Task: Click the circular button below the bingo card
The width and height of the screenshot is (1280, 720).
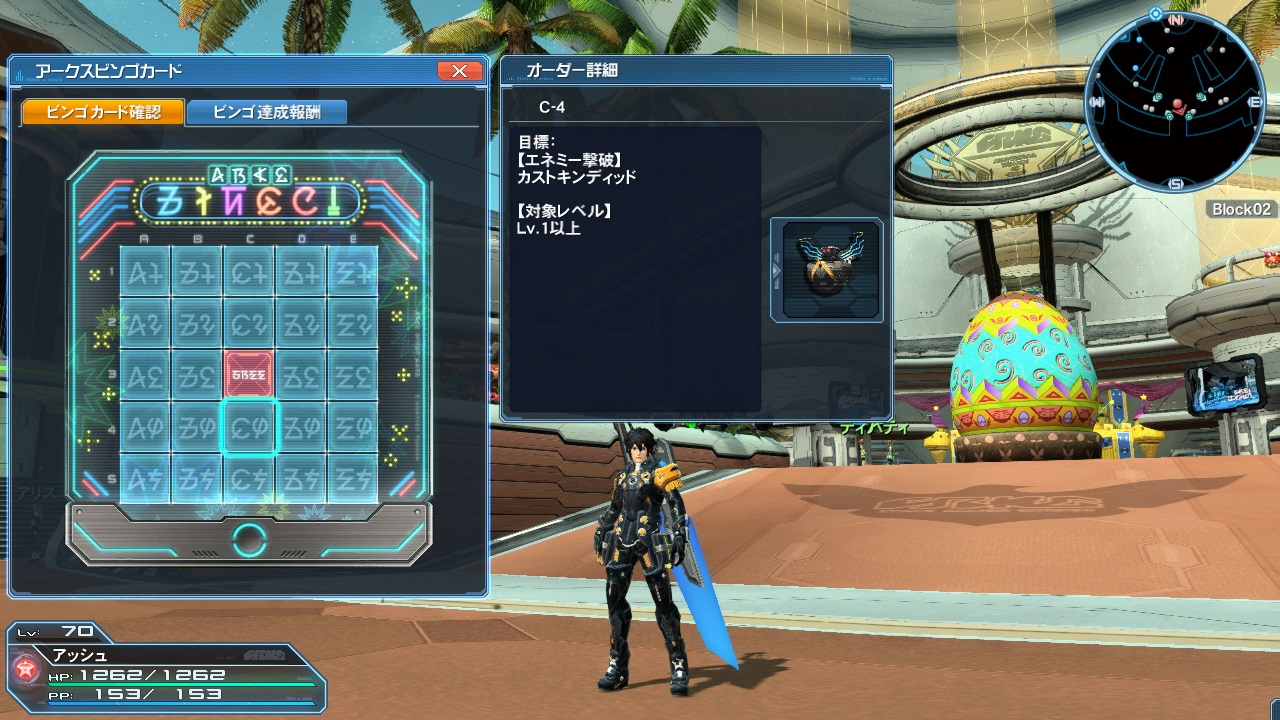Action: pyautogui.click(x=249, y=540)
